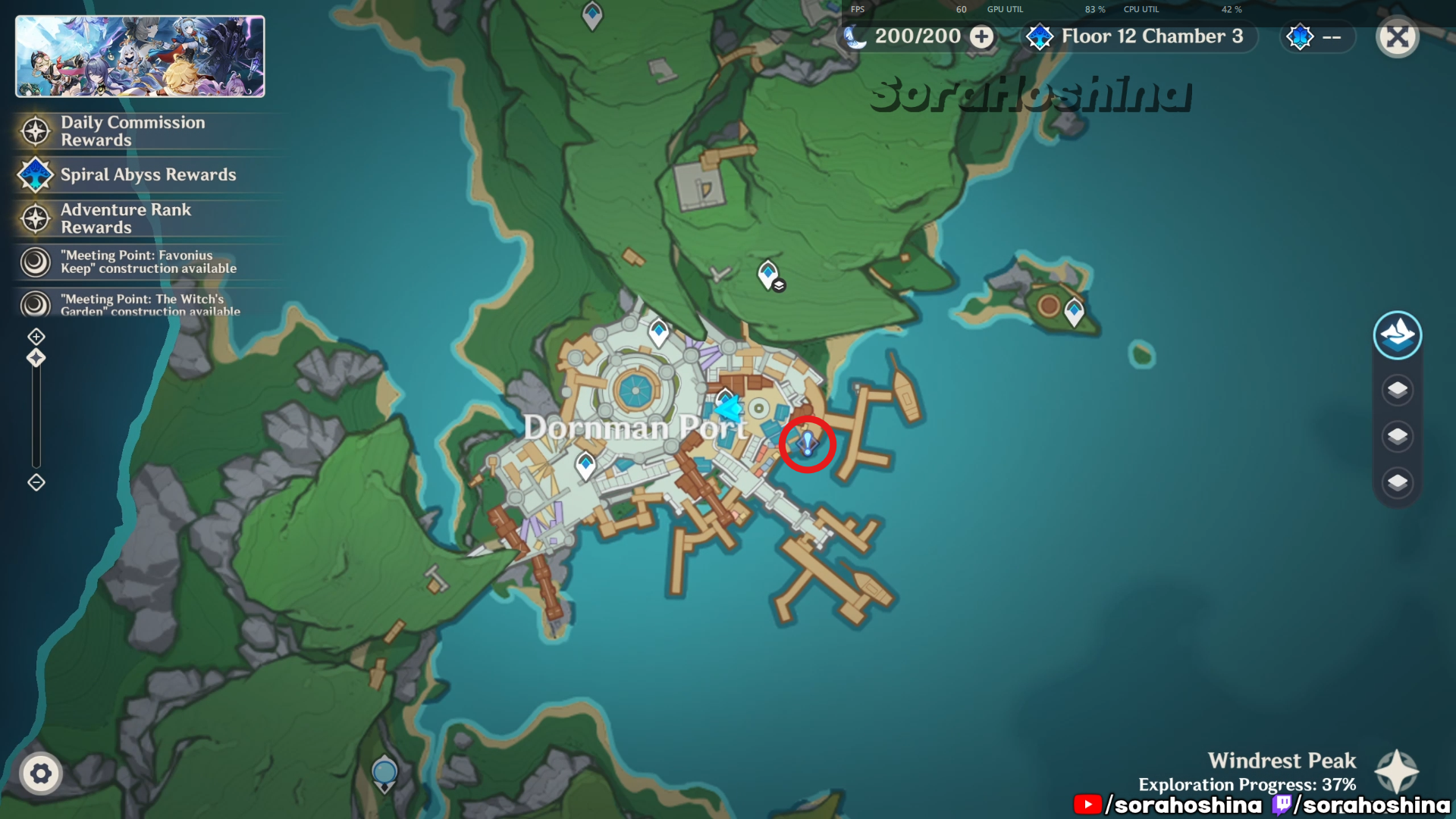Select the highlighted top map layer button

pos(1397,335)
